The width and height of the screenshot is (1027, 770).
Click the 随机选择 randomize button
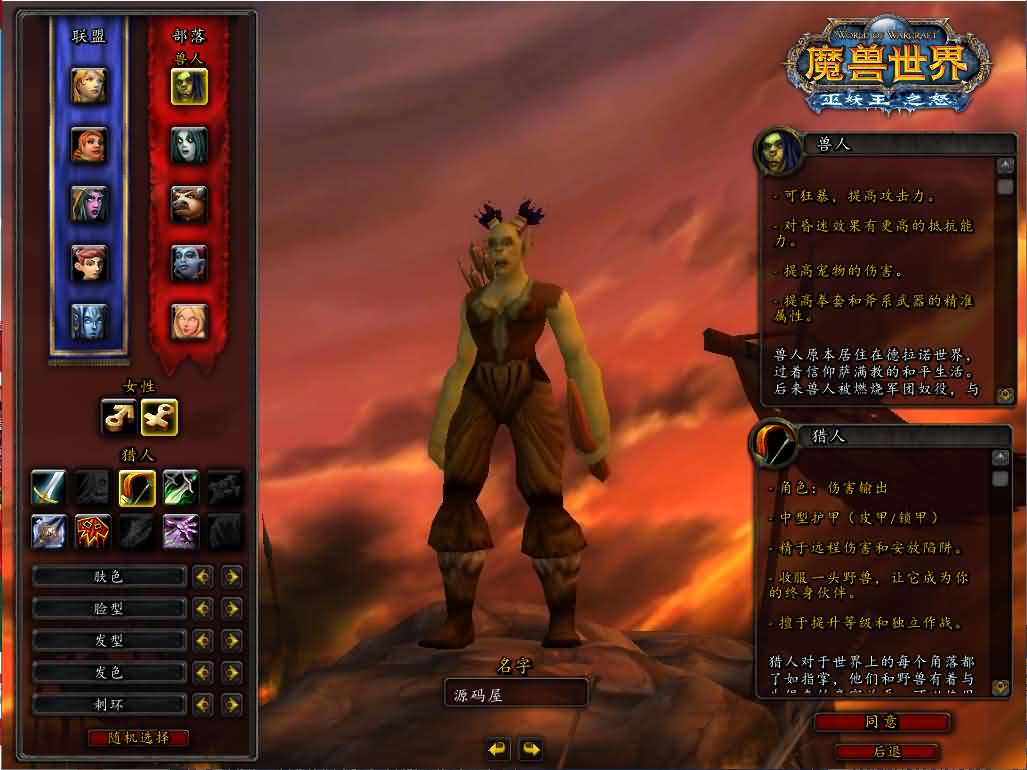pos(138,738)
